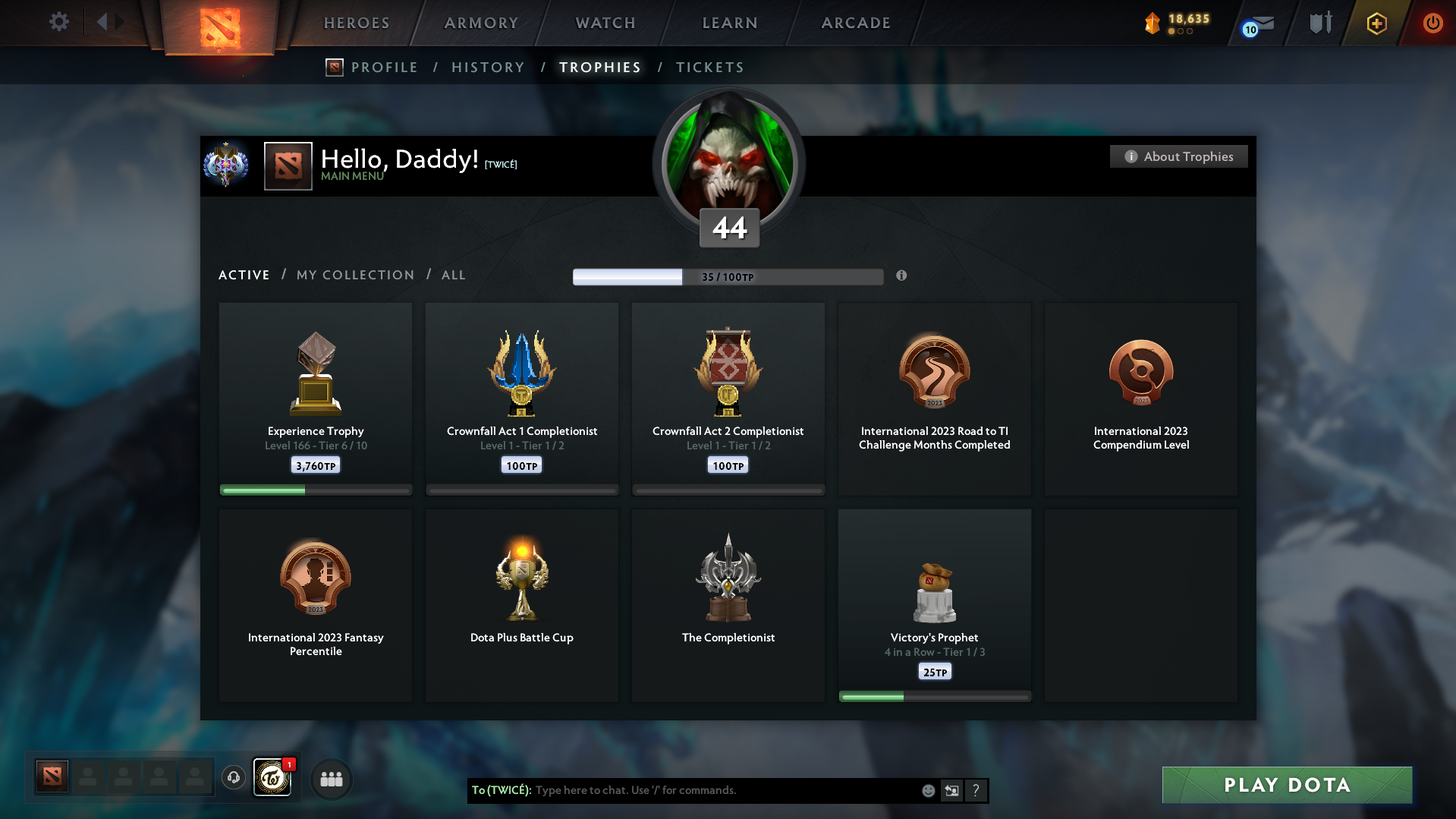
Task: Click the gold plus acquire items icon
Action: (1376, 24)
